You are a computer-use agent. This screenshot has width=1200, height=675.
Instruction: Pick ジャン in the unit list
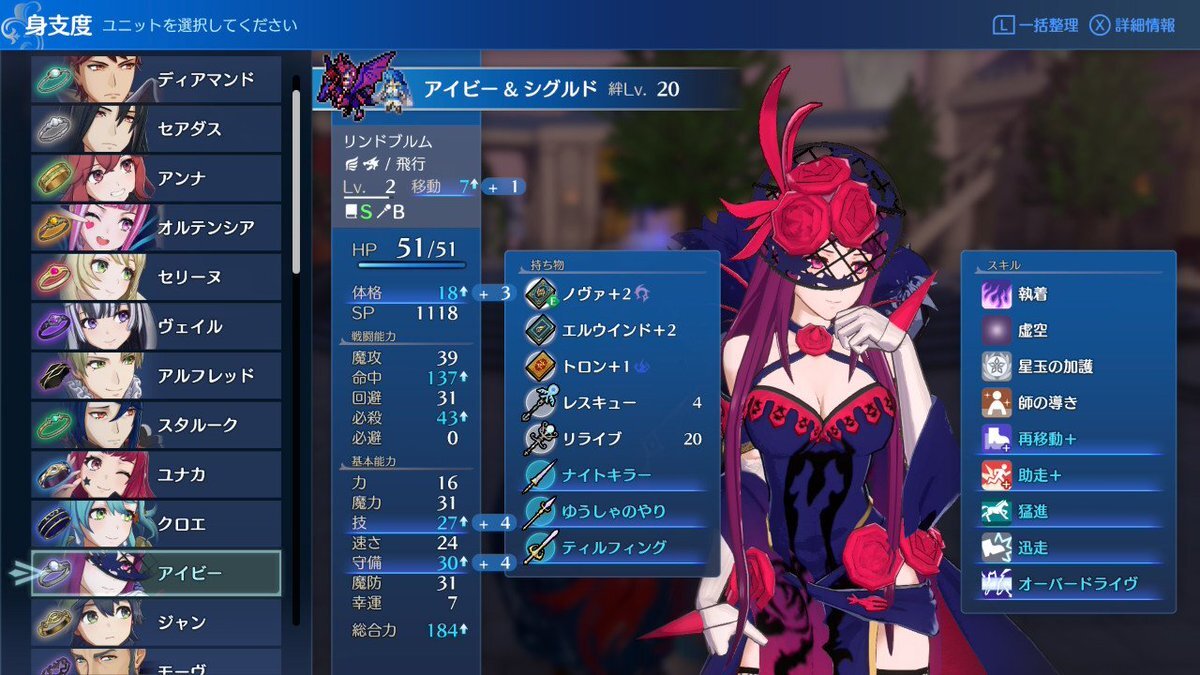[156, 623]
